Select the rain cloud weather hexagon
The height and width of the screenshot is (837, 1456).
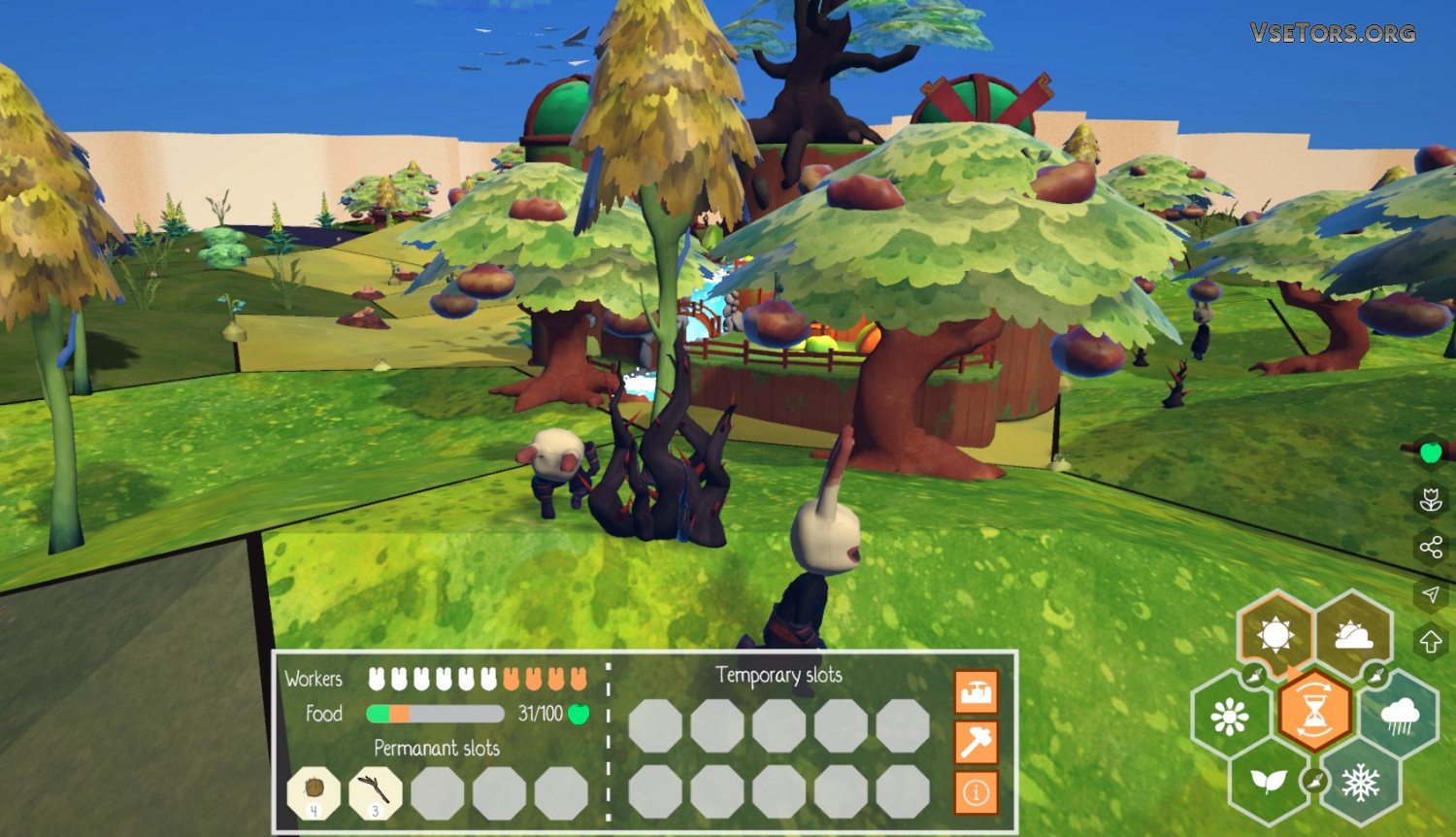pyautogui.click(x=1399, y=717)
